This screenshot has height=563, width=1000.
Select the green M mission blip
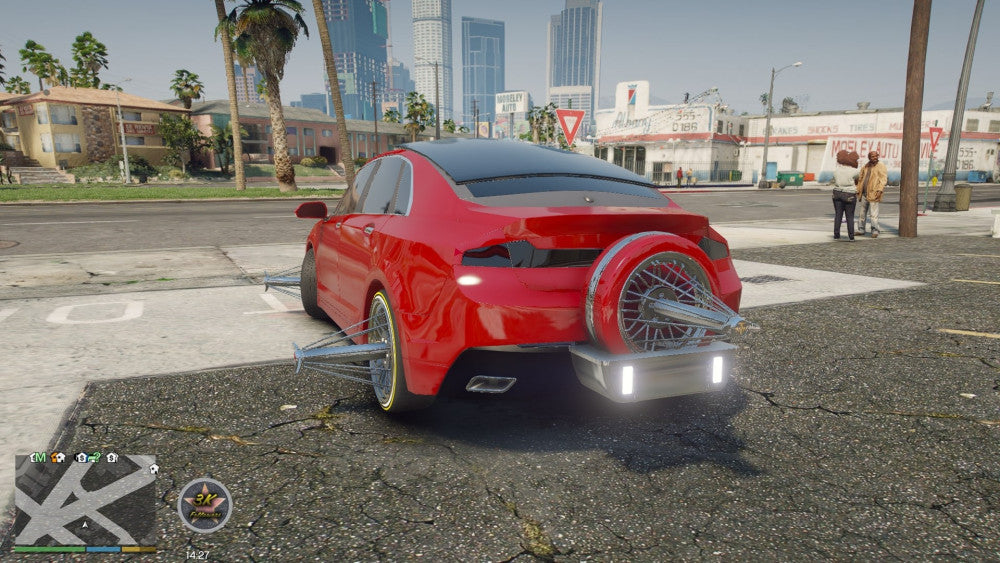click(39, 457)
